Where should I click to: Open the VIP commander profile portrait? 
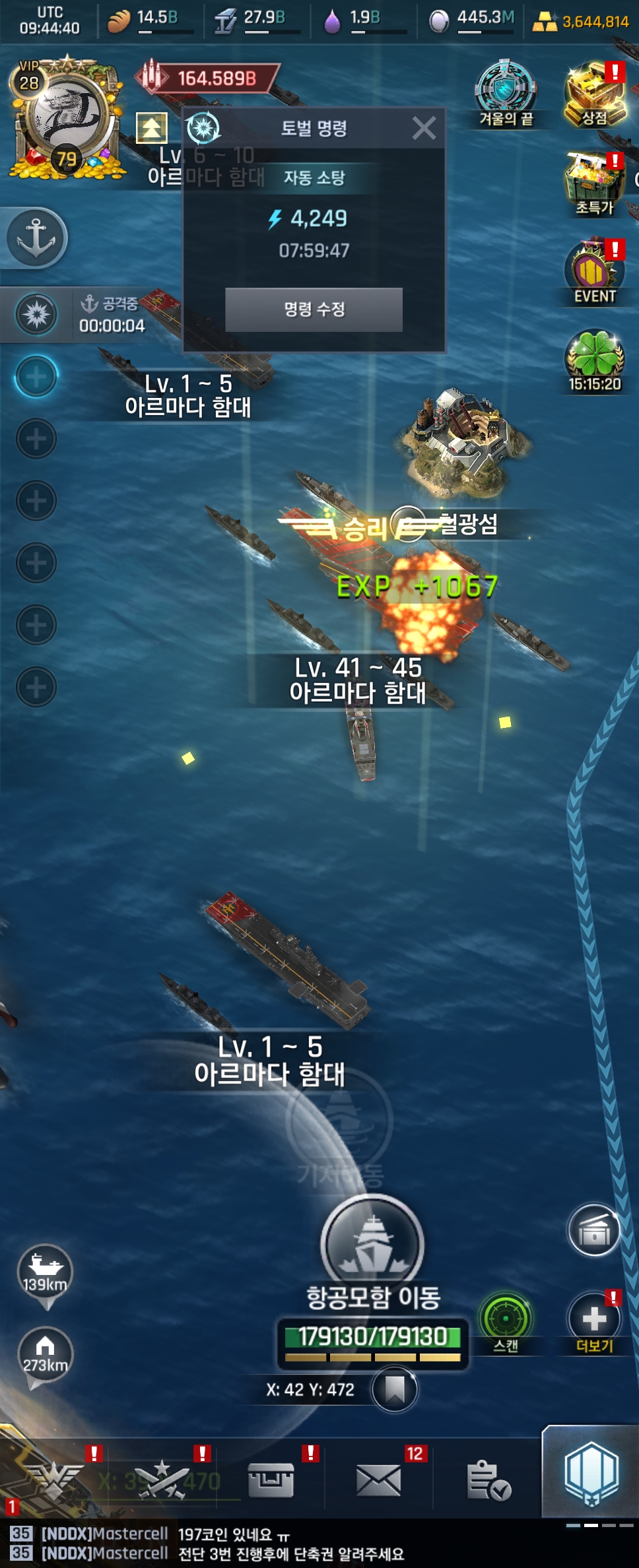[66, 119]
